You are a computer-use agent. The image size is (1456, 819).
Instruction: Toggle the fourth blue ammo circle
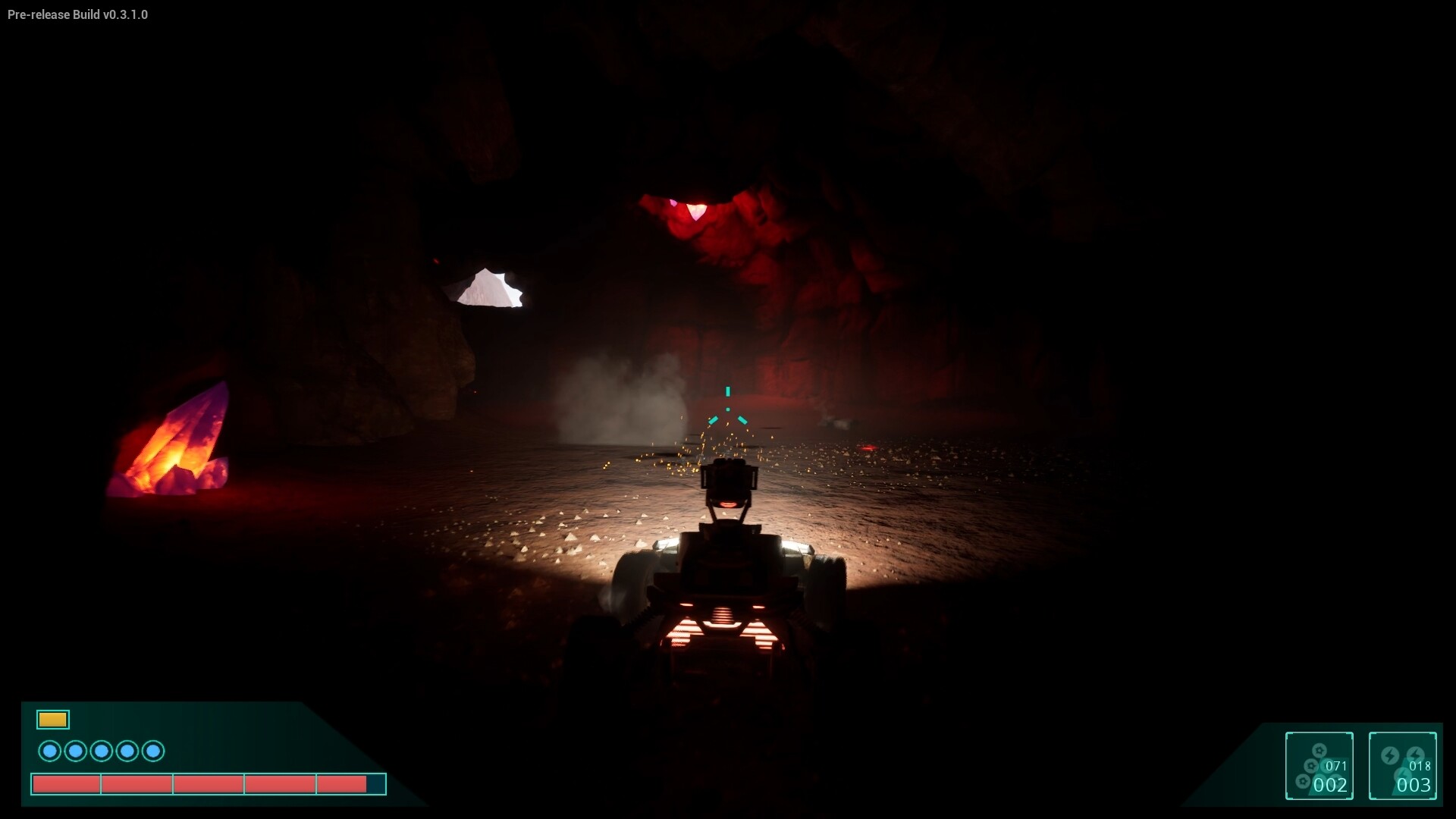click(x=127, y=751)
